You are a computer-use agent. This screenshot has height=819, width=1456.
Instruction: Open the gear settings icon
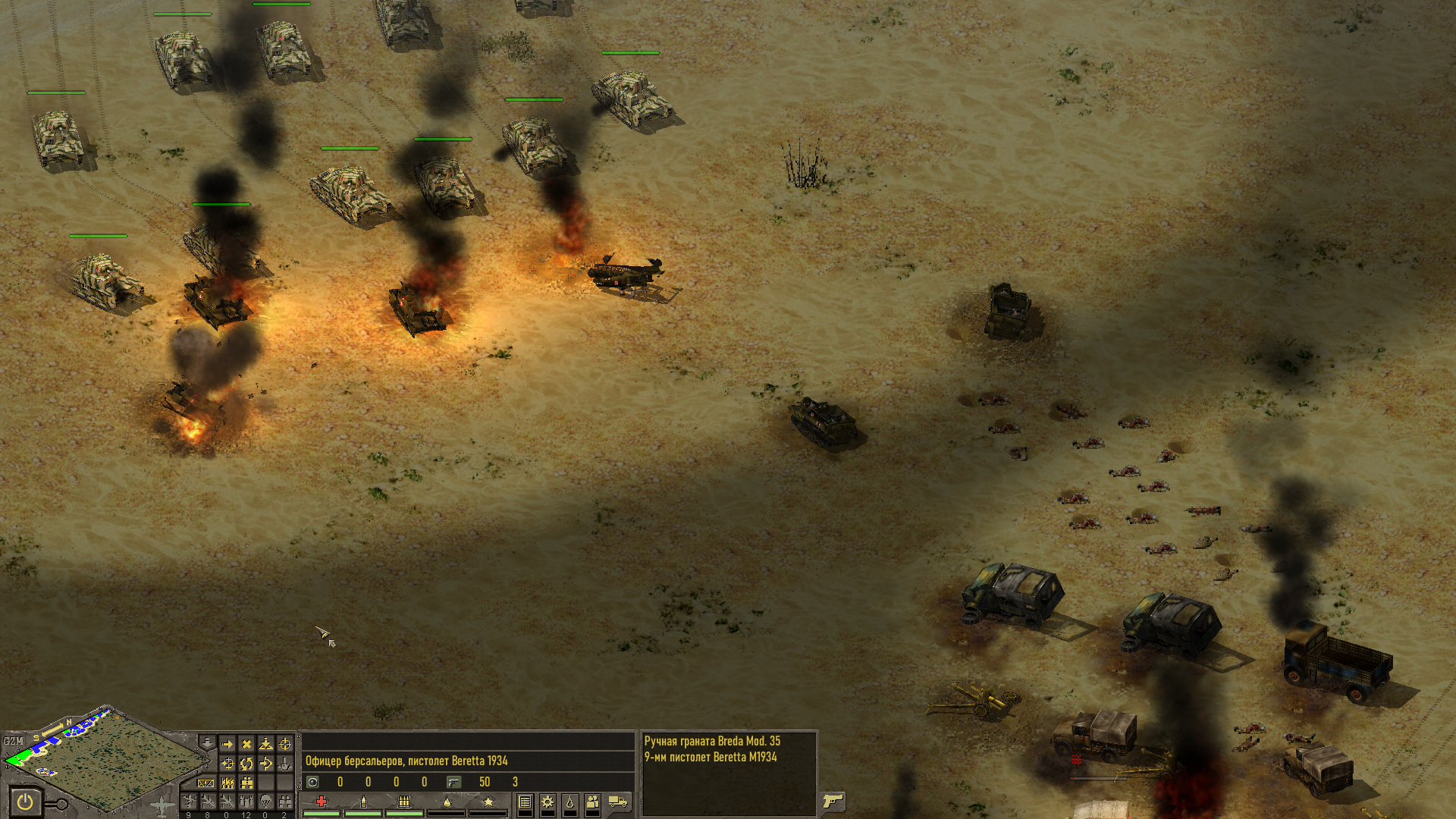[548, 802]
